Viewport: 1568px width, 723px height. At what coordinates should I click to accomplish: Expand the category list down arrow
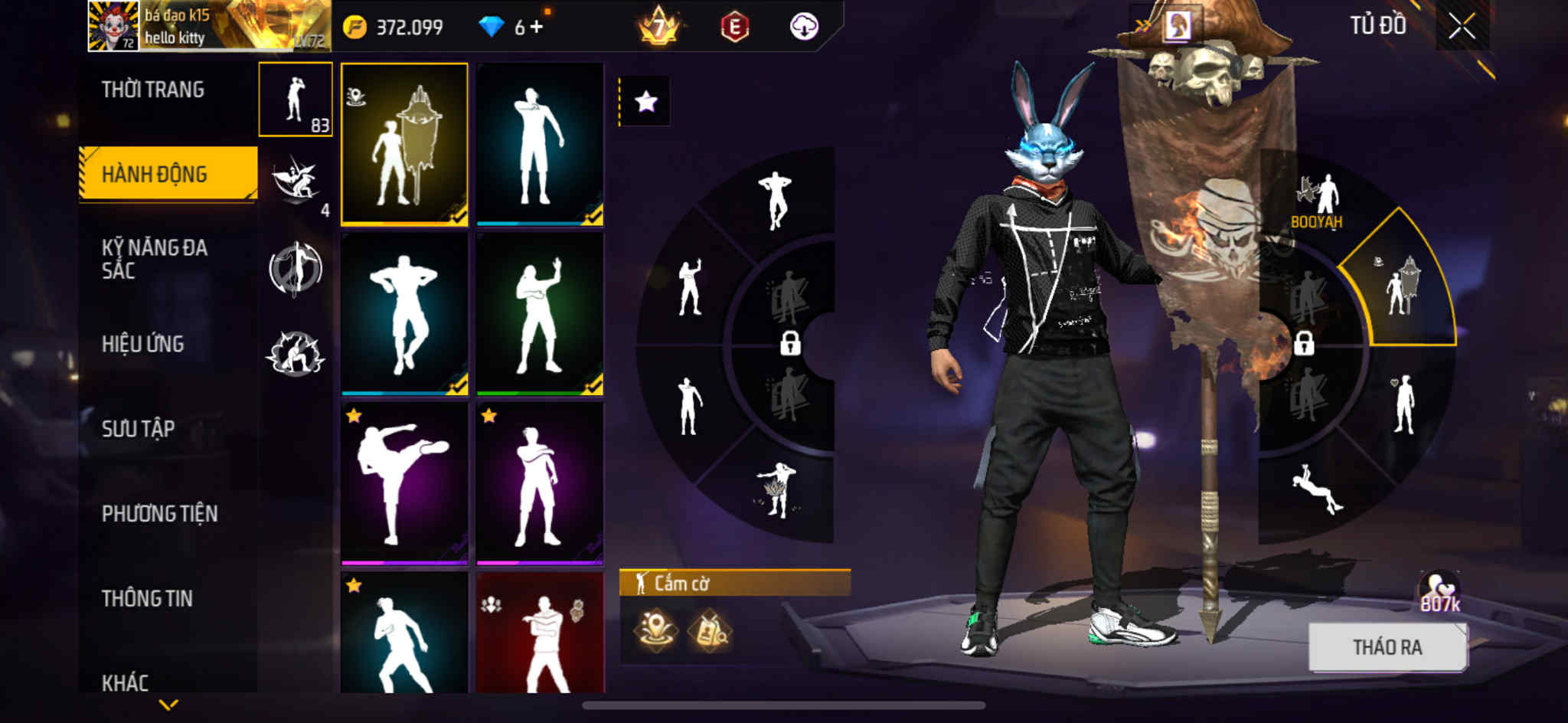168,704
